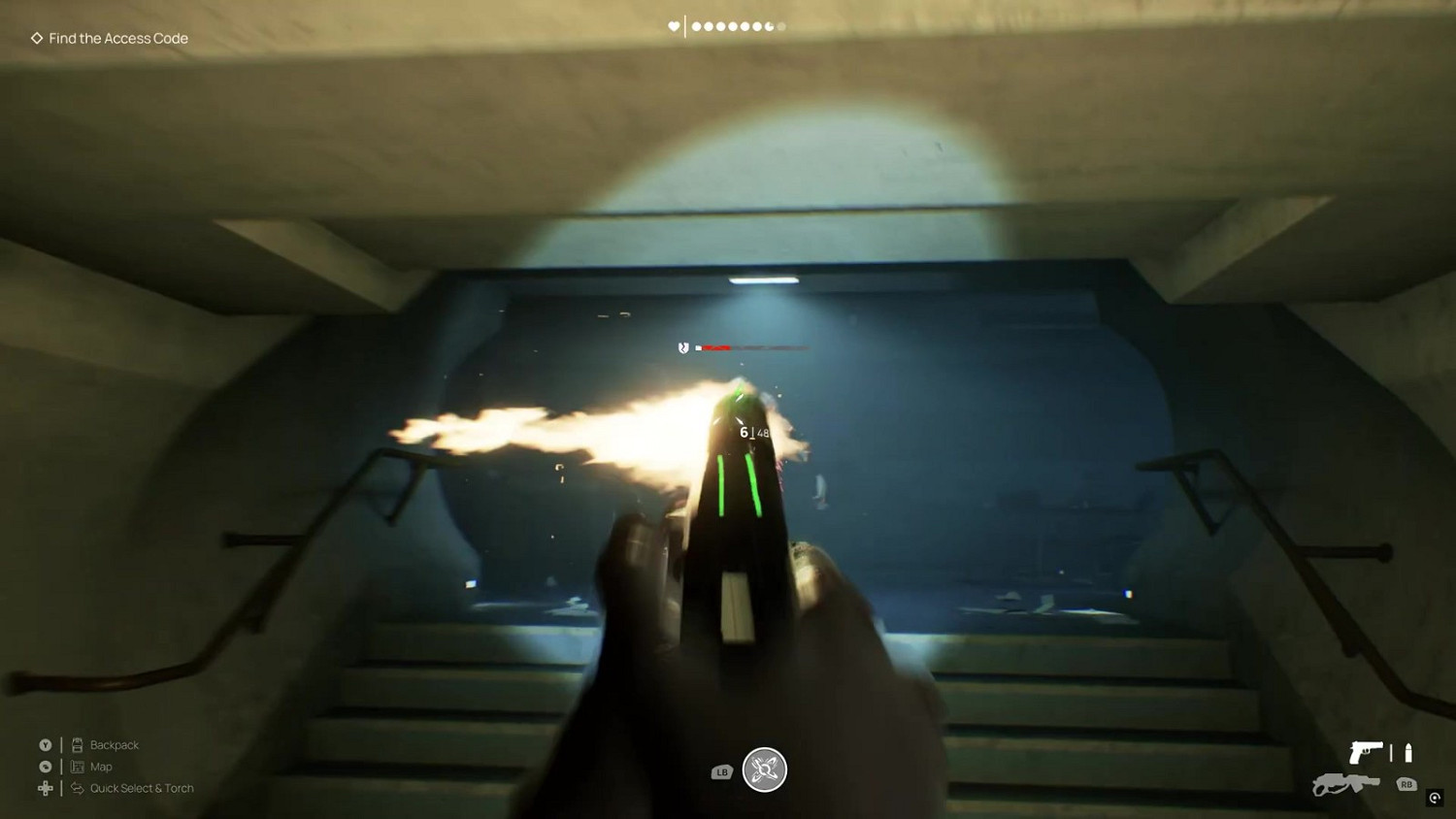The image size is (1456, 819).
Task: Click the Find the Access Code objective text
Action: pos(117,38)
